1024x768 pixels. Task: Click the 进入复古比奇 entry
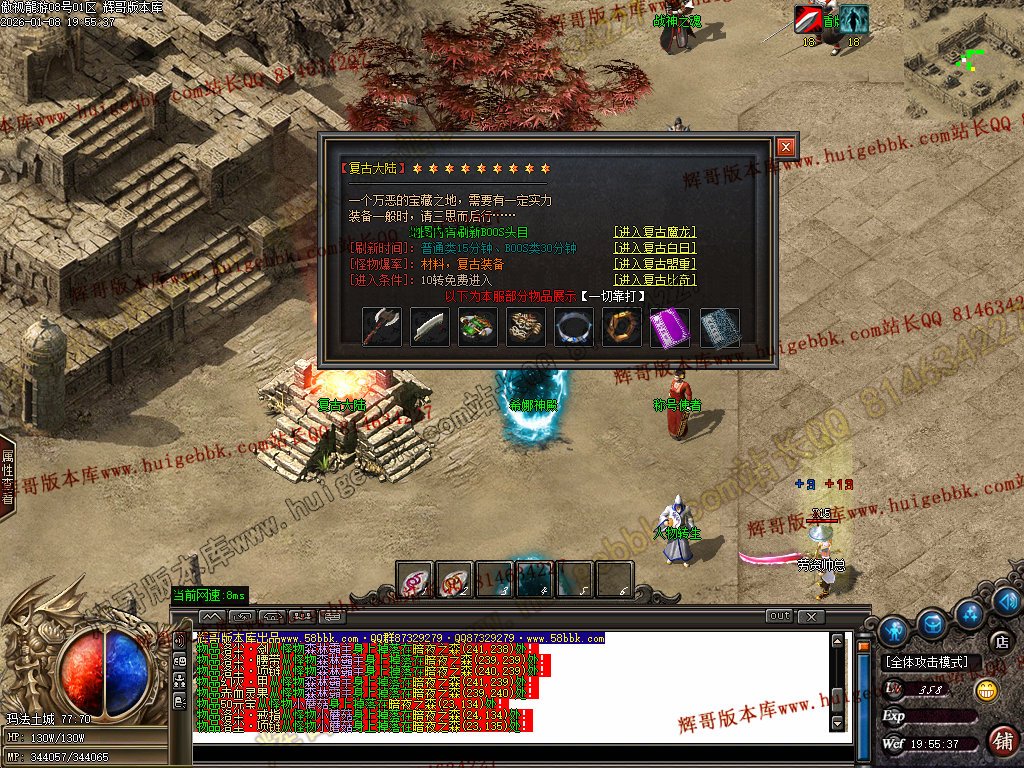655,280
